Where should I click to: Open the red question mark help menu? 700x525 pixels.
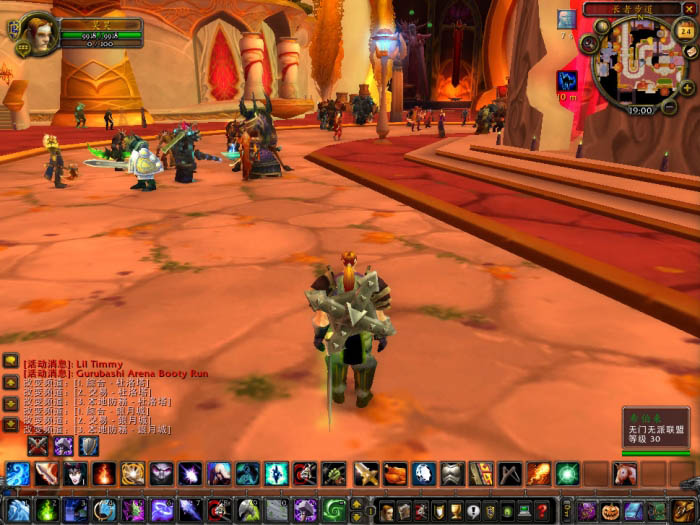point(541,511)
